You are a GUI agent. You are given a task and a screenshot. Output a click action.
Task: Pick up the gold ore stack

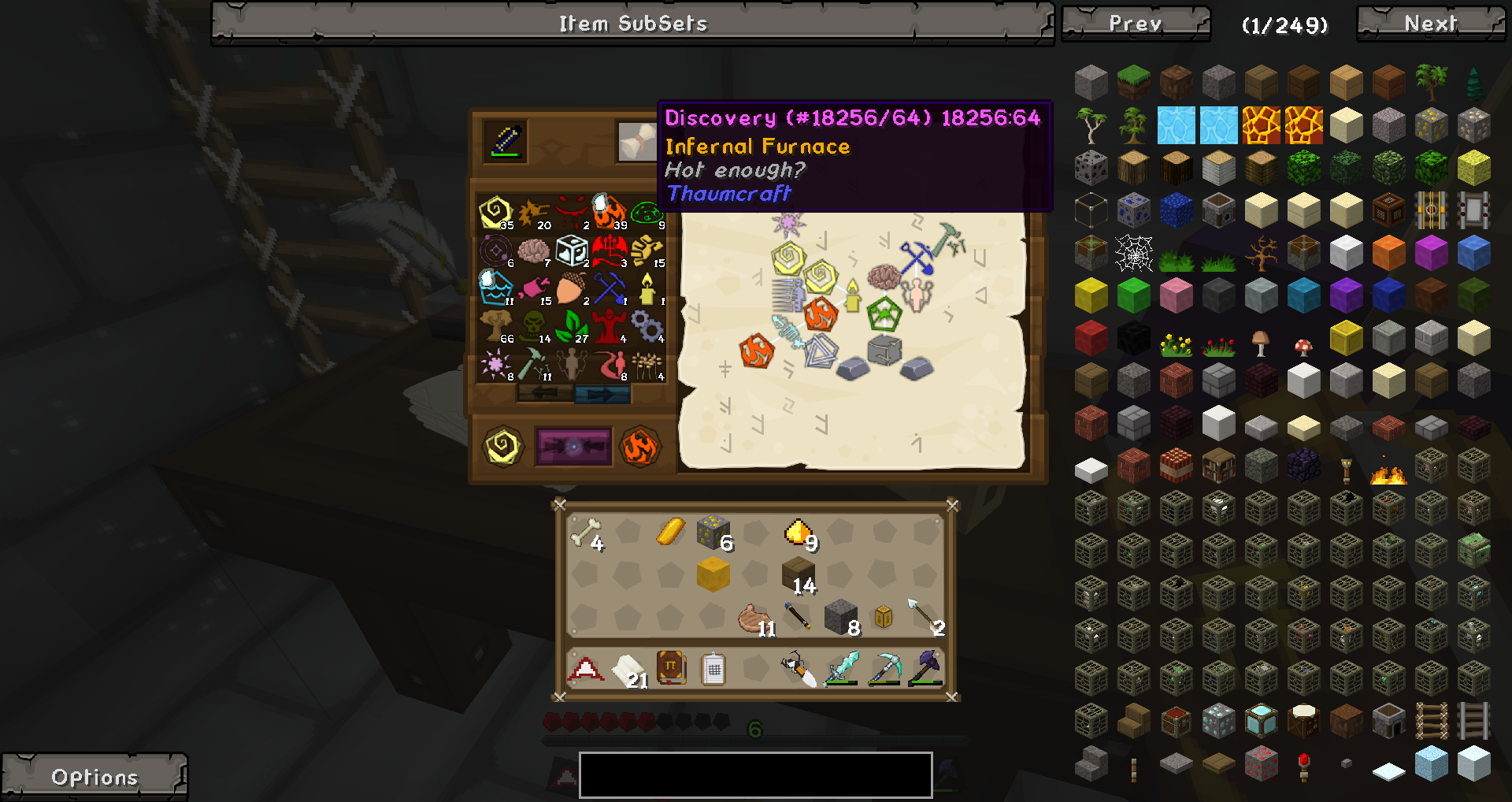pyautogui.click(x=713, y=533)
